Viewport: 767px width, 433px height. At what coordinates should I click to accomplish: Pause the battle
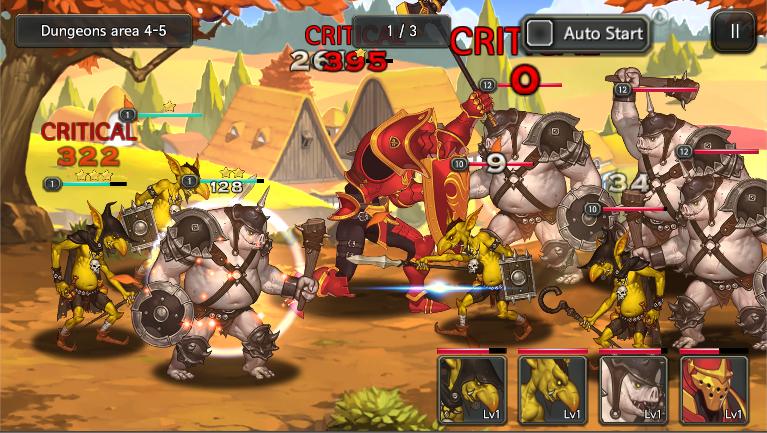click(x=735, y=31)
